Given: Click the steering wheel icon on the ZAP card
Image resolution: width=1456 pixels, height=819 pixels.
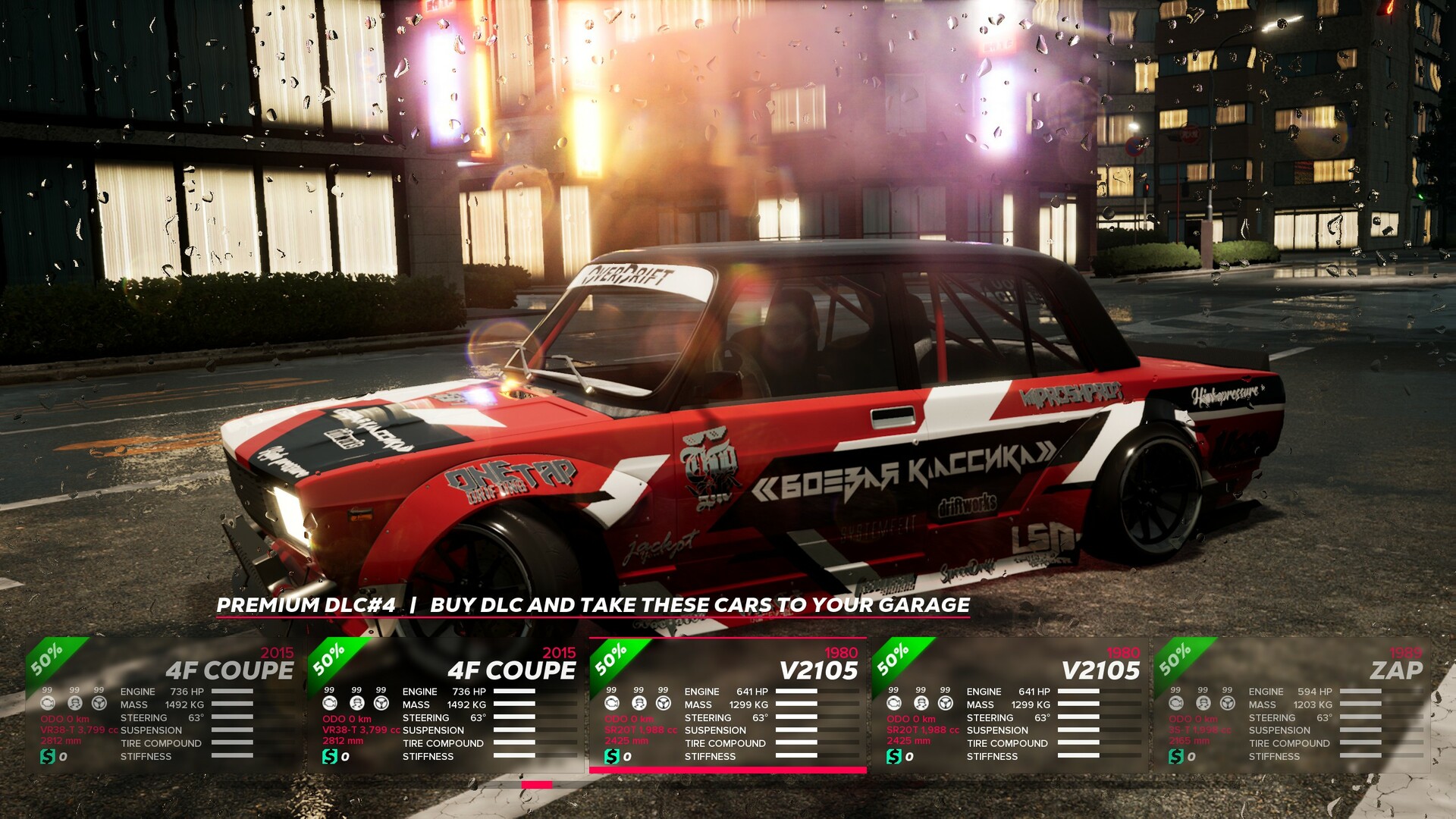Looking at the screenshot, I should pyautogui.click(x=1227, y=704).
